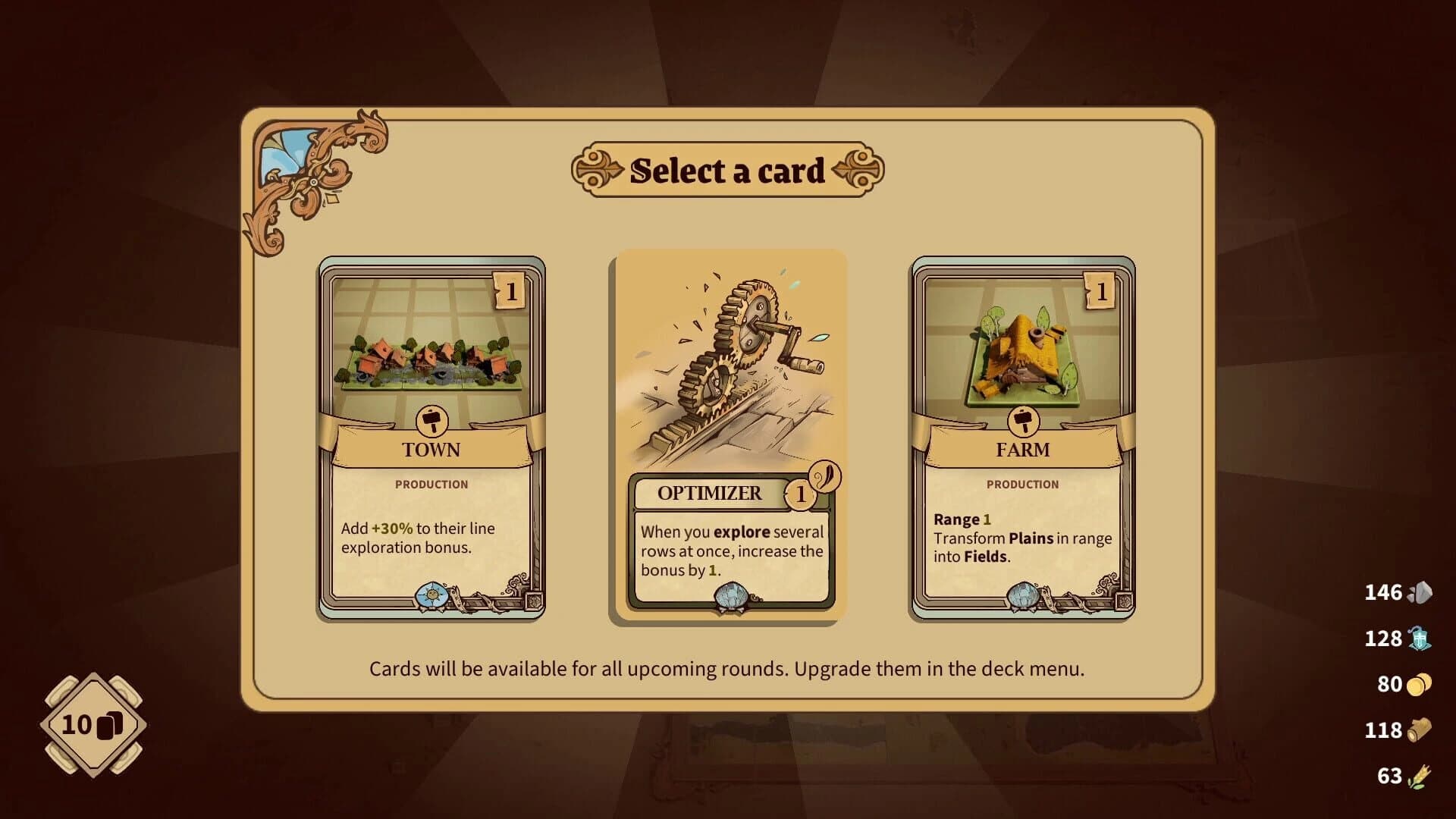Viewport: 1456px width, 819px height.
Task: Click the blue globe icon under the Farm card
Action: (x=1024, y=596)
